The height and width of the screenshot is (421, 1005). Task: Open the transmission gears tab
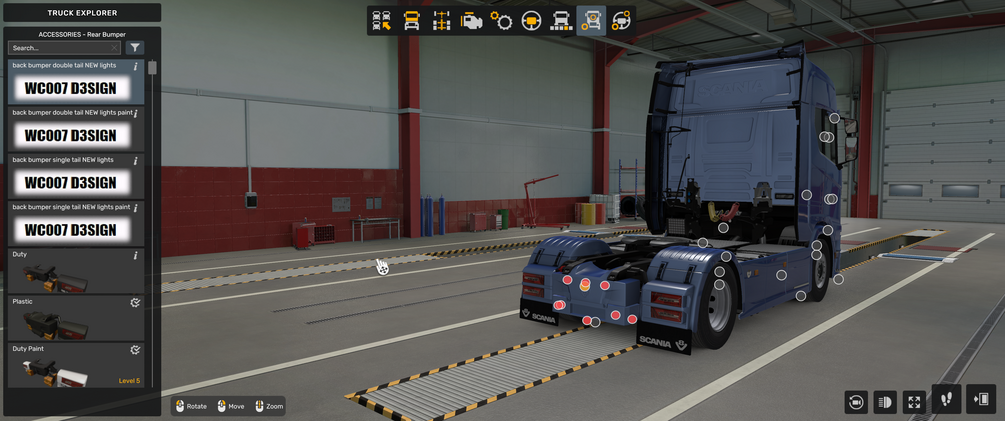[501, 21]
